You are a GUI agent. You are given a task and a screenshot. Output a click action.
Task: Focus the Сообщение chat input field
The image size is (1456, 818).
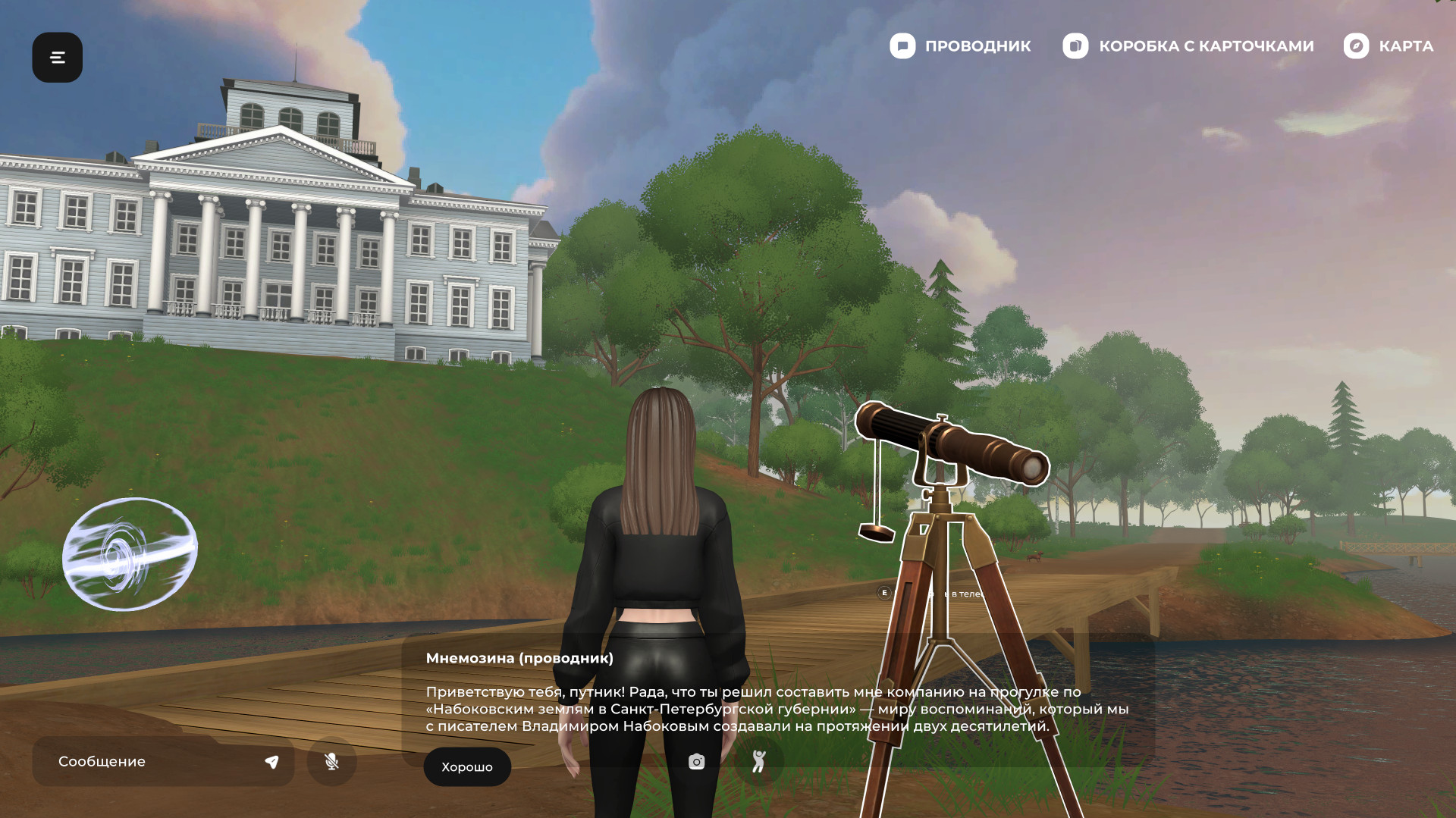(152, 761)
